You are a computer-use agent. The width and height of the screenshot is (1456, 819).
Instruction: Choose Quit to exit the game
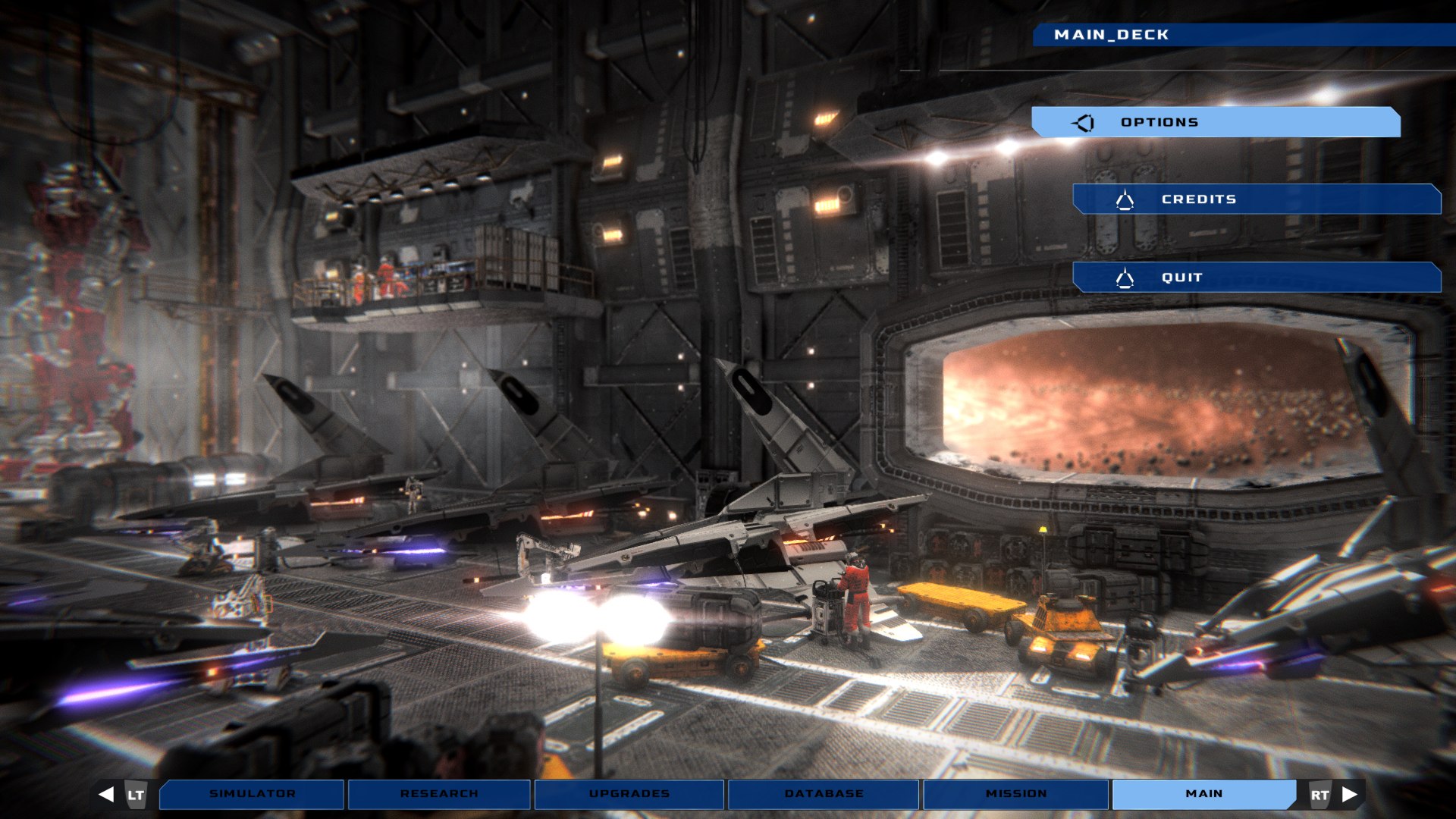coord(1257,278)
